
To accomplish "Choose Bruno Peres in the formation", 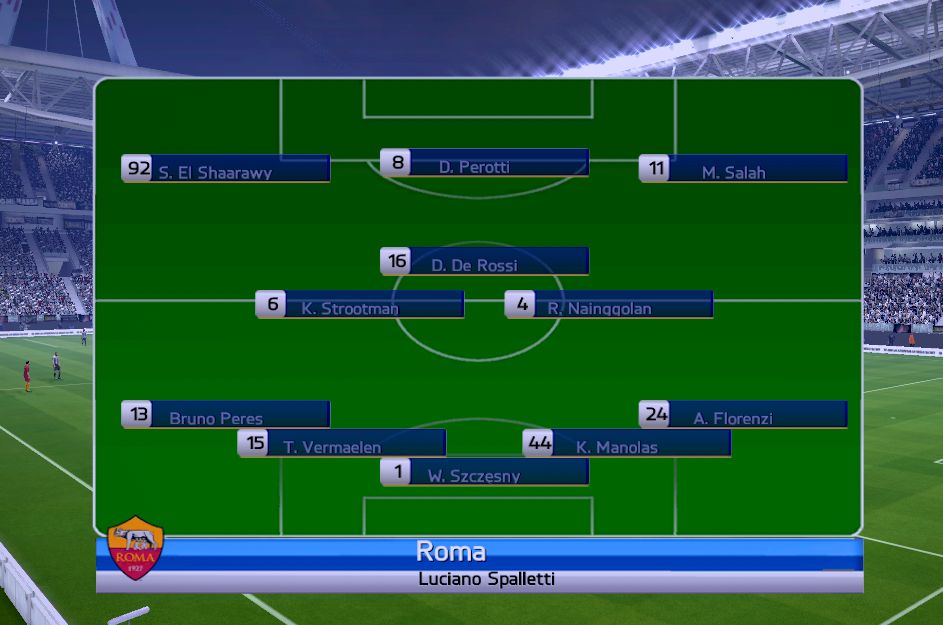I will 227,415.
